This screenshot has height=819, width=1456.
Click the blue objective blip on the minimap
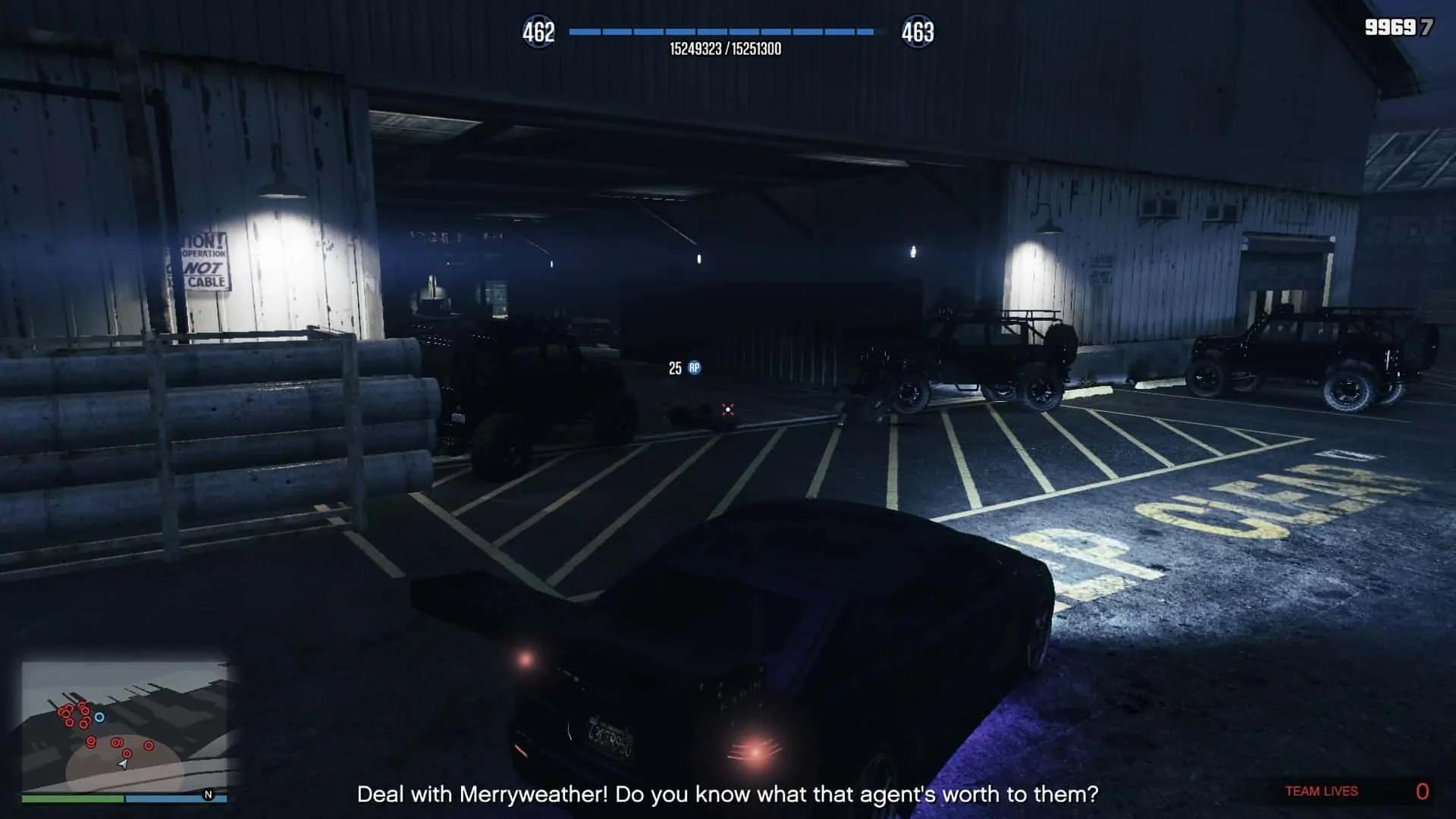coord(99,717)
